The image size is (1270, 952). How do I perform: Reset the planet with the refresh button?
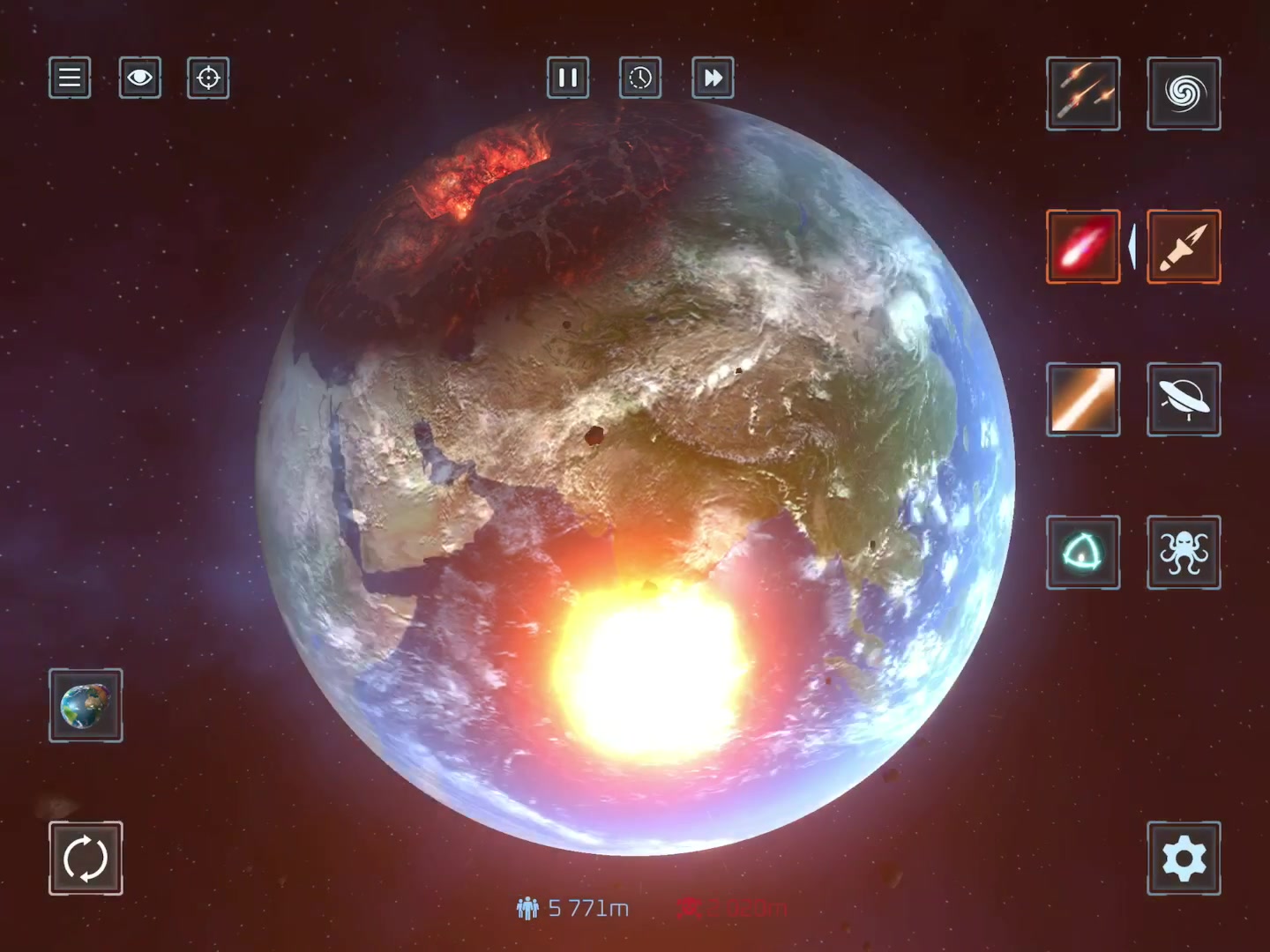86,858
